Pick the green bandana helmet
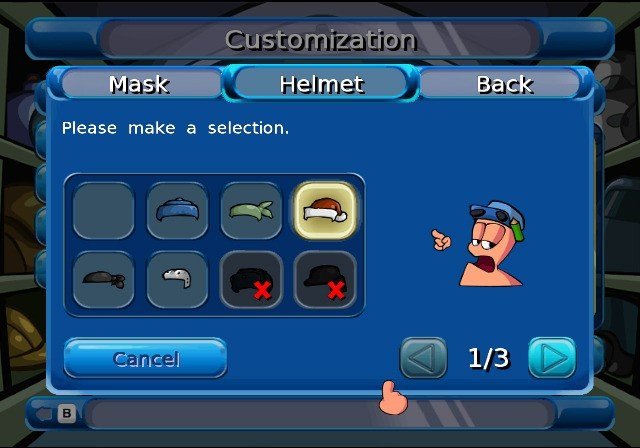 pos(251,210)
